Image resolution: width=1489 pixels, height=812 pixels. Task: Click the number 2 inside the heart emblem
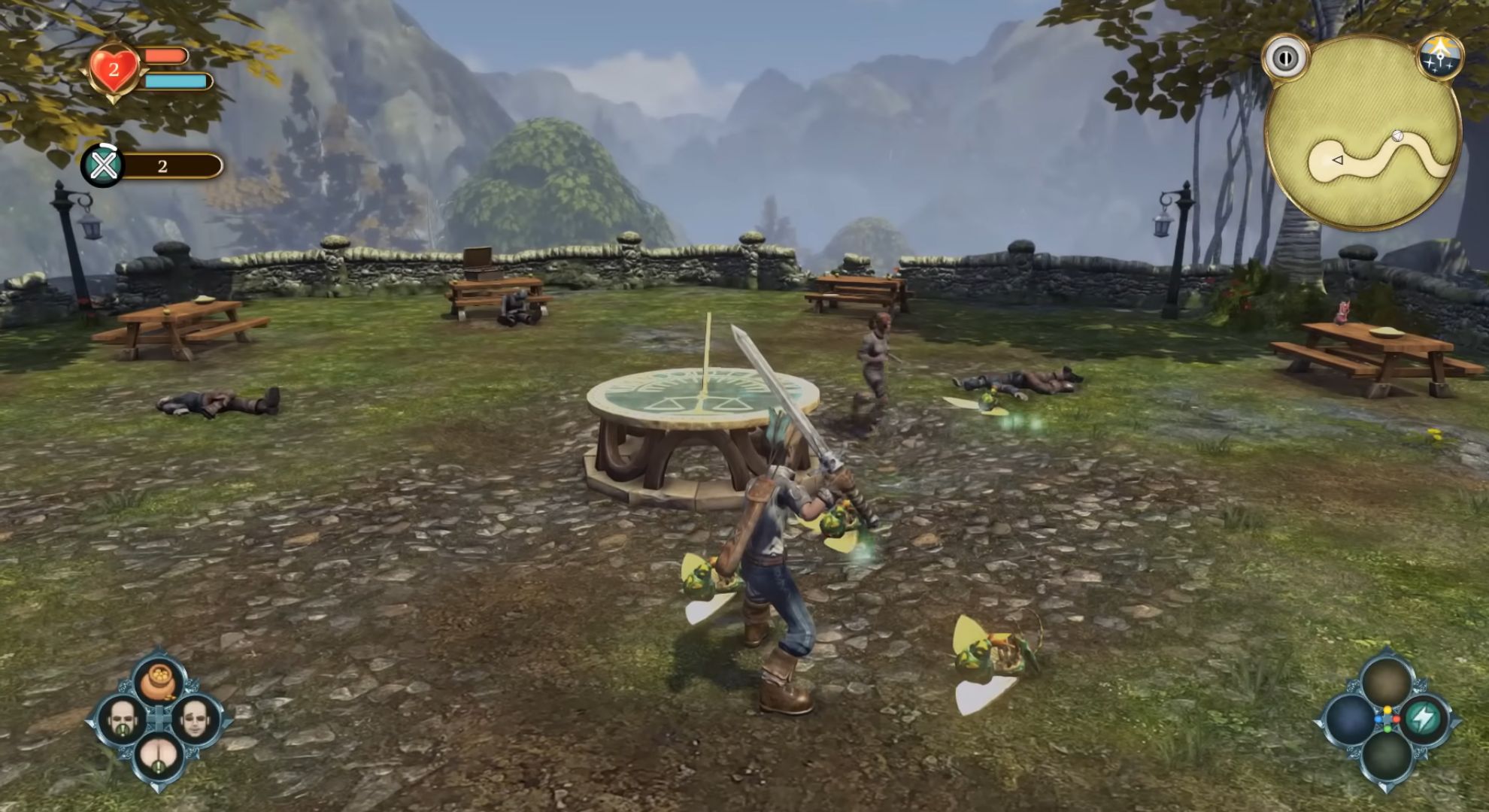click(114, 71)
